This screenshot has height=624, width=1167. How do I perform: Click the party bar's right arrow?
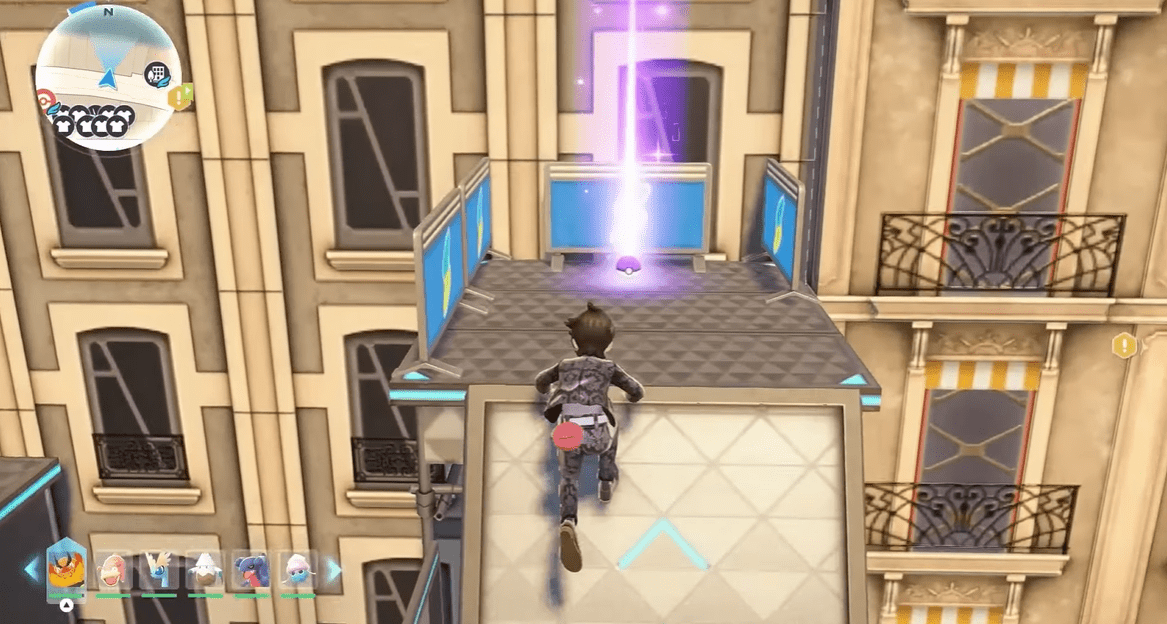334,570
